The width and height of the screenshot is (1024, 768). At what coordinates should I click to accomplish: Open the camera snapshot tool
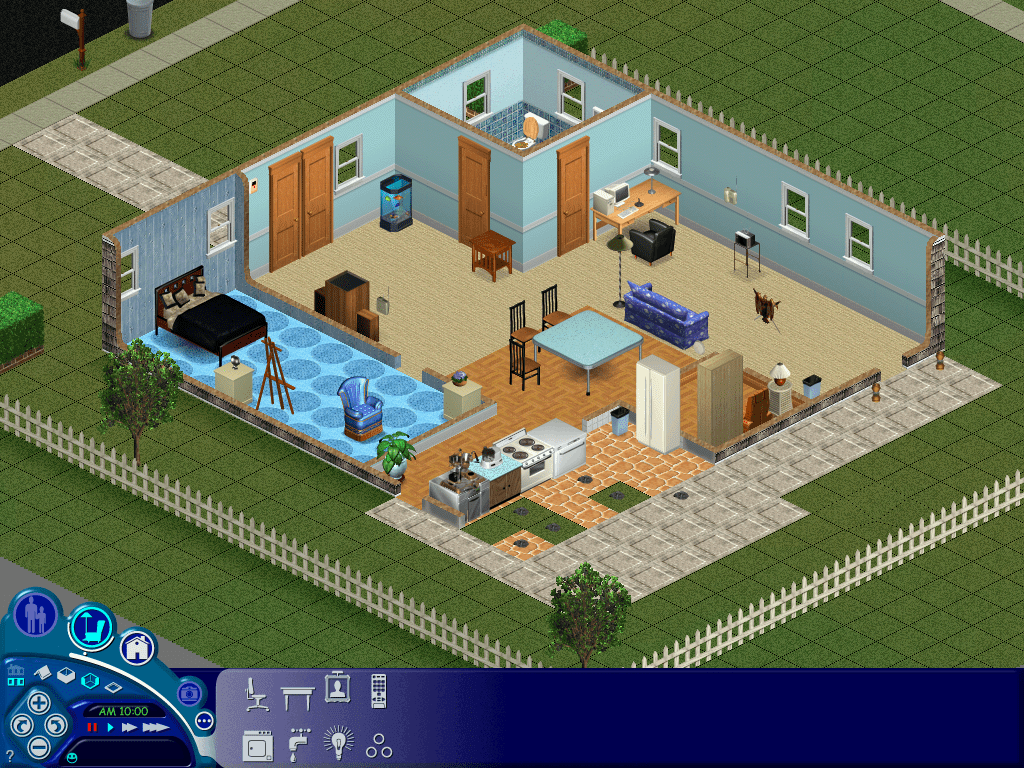[189, 692]
